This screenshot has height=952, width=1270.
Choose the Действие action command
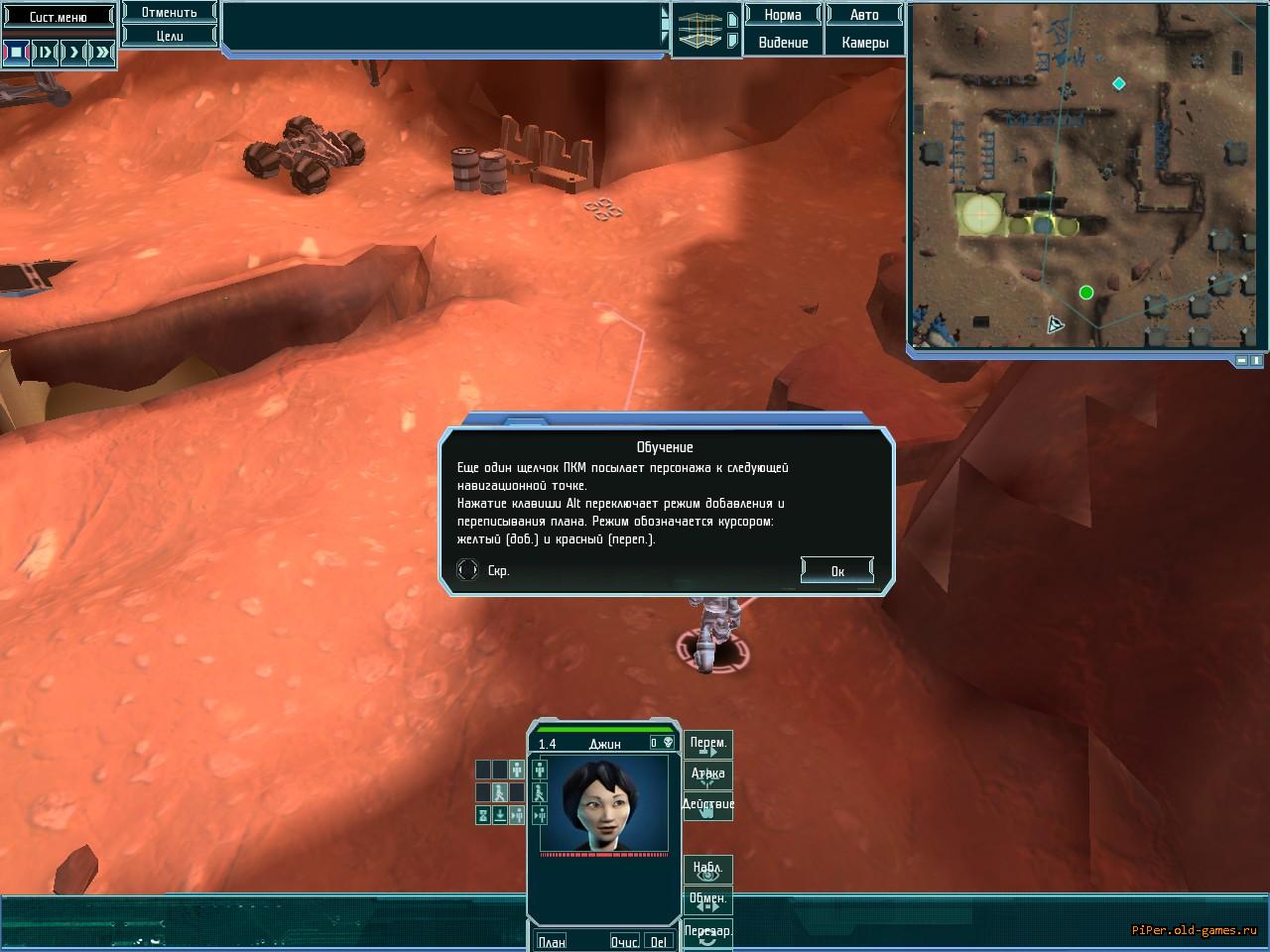(708, 805)
